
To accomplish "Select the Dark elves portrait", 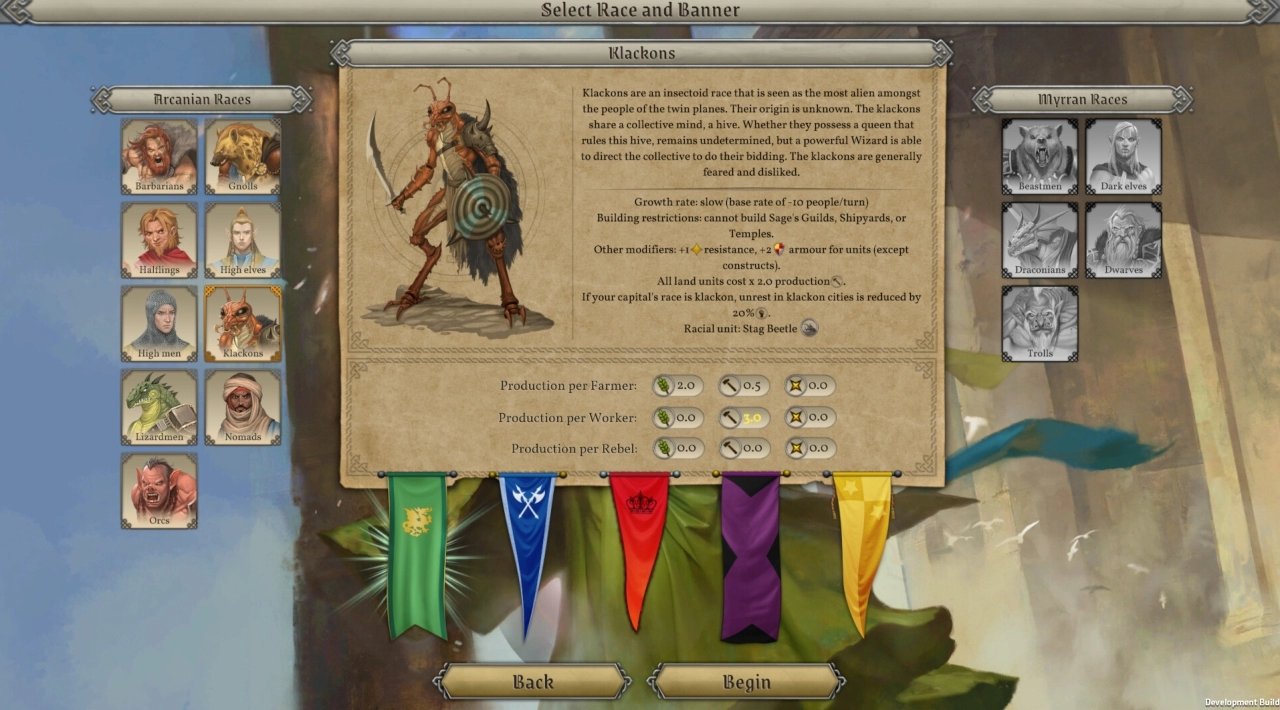I will point(1124,157).
